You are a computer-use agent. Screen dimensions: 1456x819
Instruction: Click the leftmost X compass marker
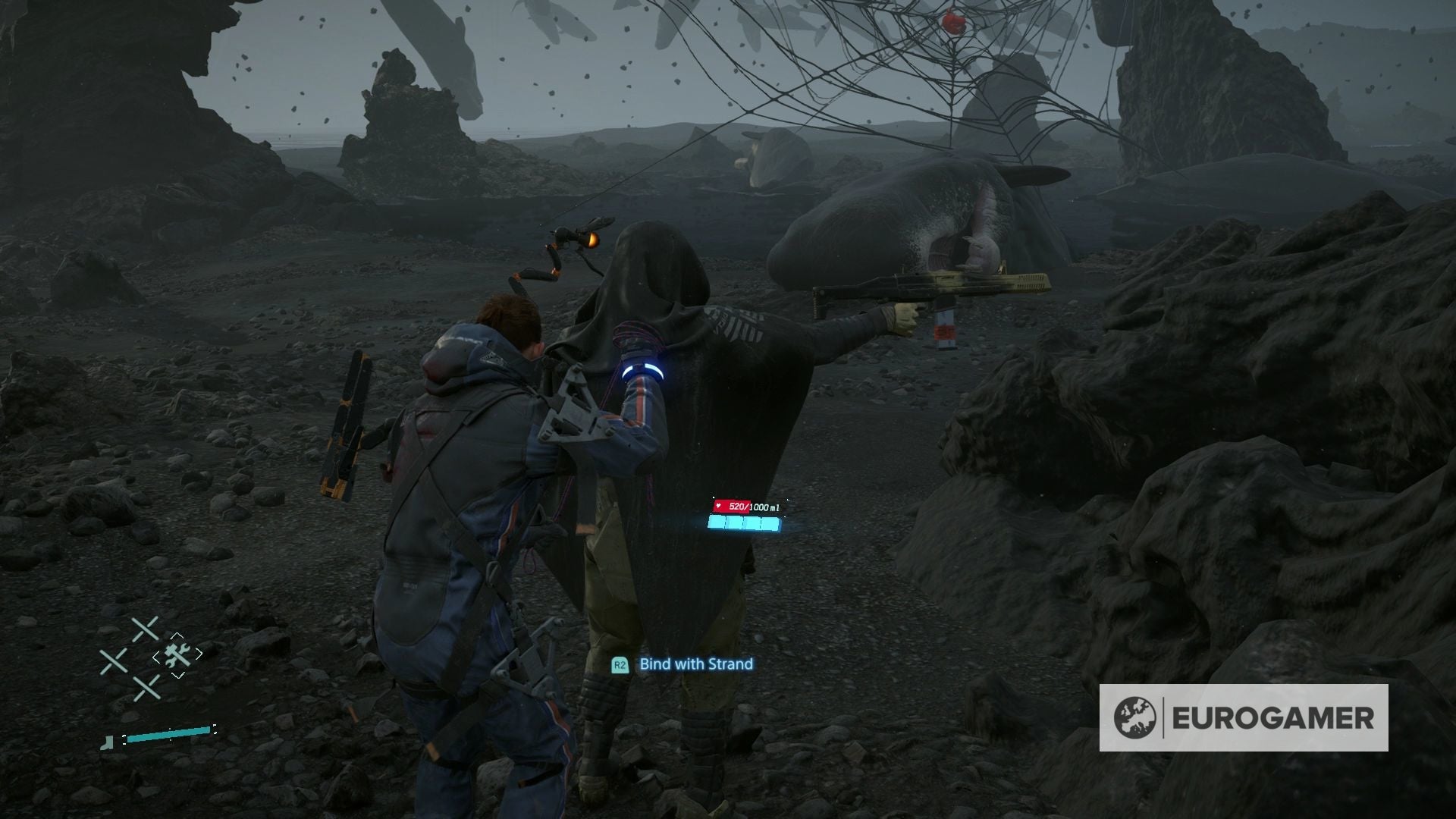(112, 658)
